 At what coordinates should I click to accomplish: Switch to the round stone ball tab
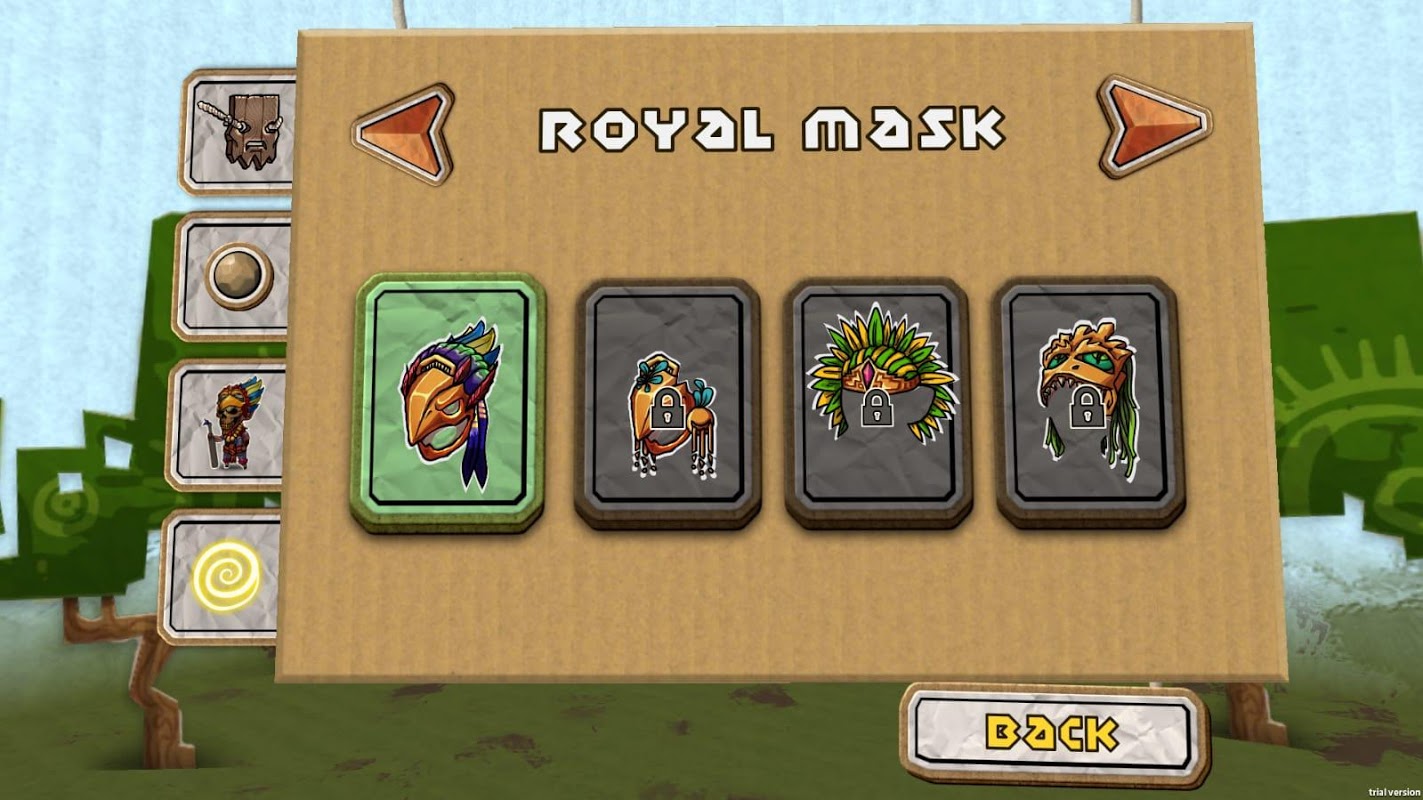click(238, 276)
